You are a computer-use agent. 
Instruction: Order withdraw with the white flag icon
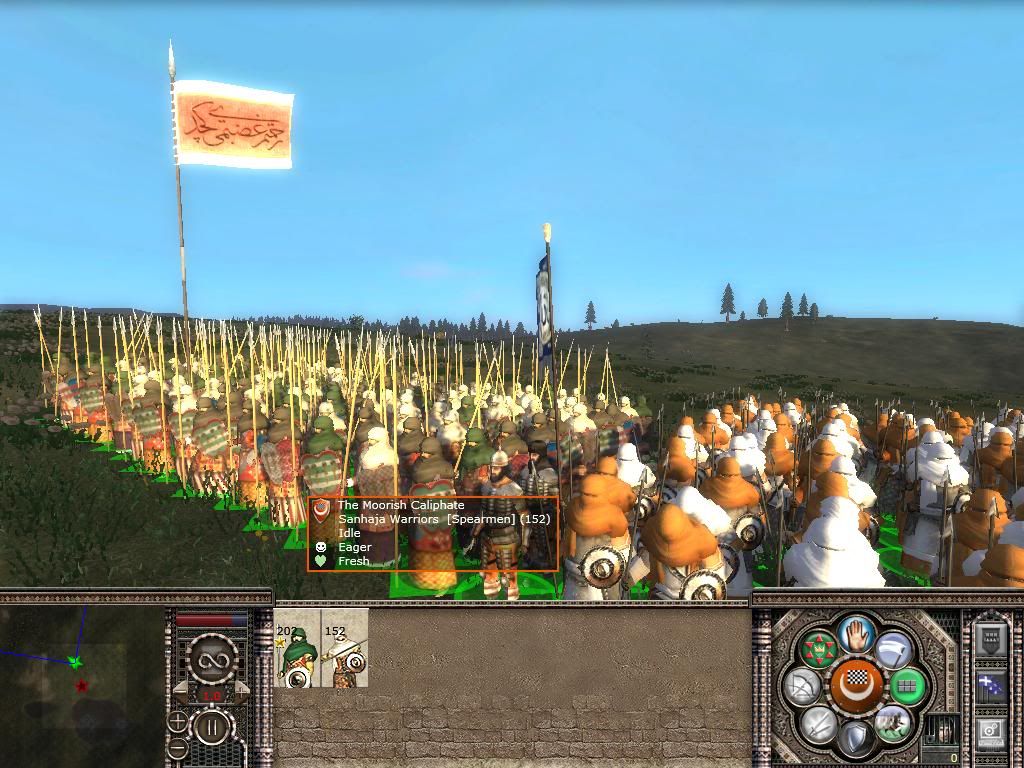pos(893,650)
